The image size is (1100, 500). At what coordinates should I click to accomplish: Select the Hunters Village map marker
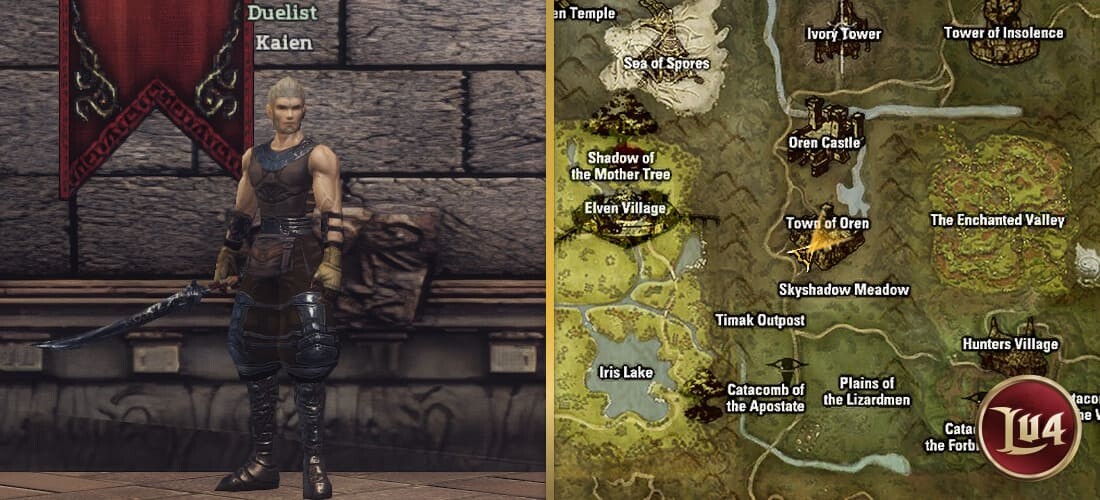1009,344
